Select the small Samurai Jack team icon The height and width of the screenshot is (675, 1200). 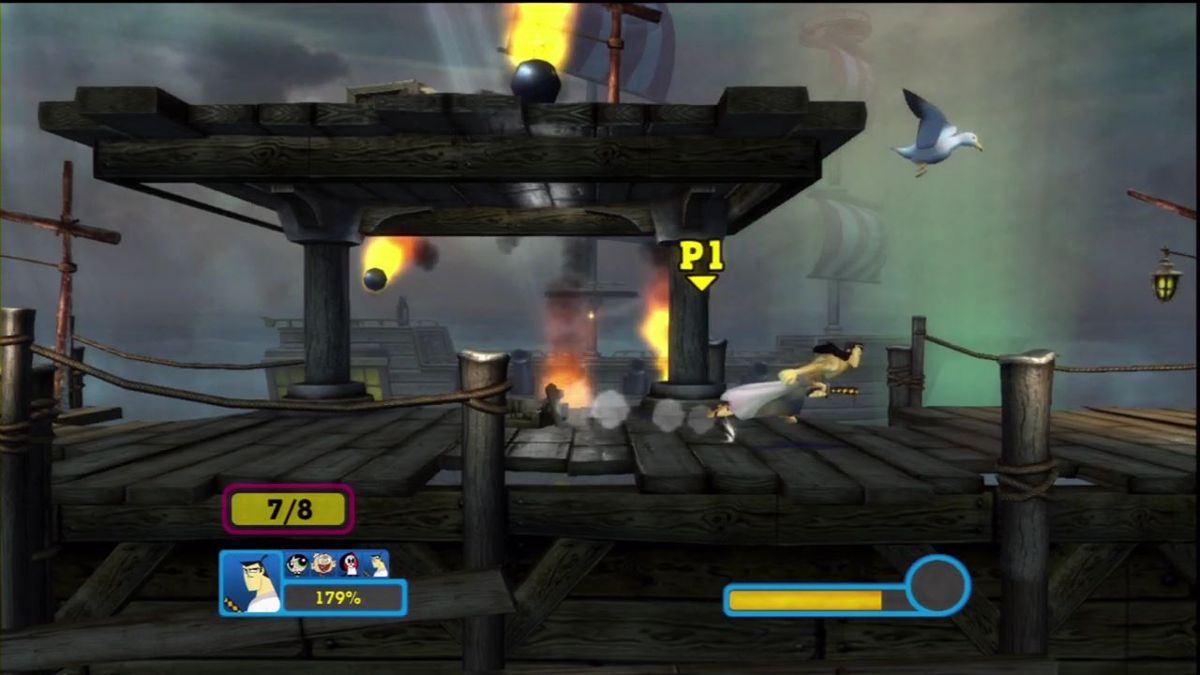pos(376,564)
